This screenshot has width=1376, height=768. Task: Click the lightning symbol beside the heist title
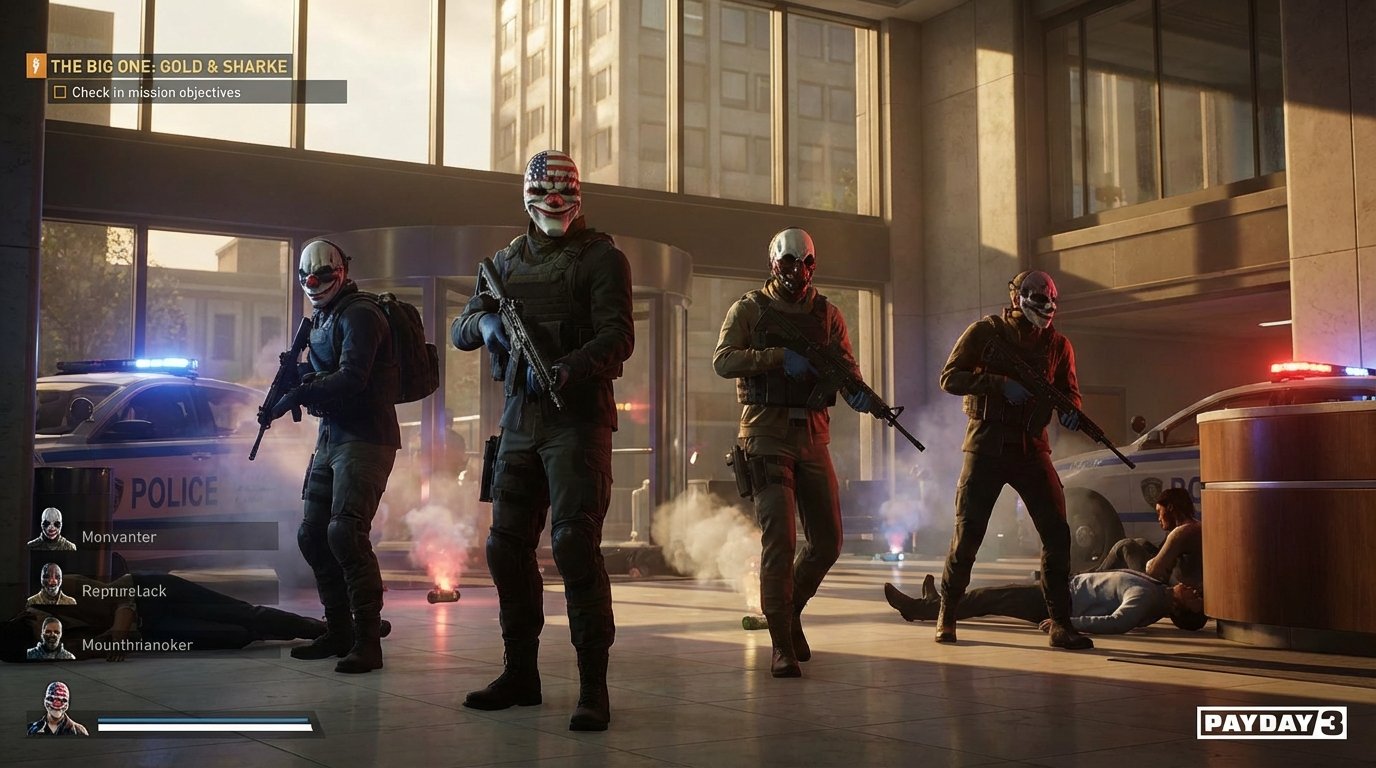[x=38, y=66]
